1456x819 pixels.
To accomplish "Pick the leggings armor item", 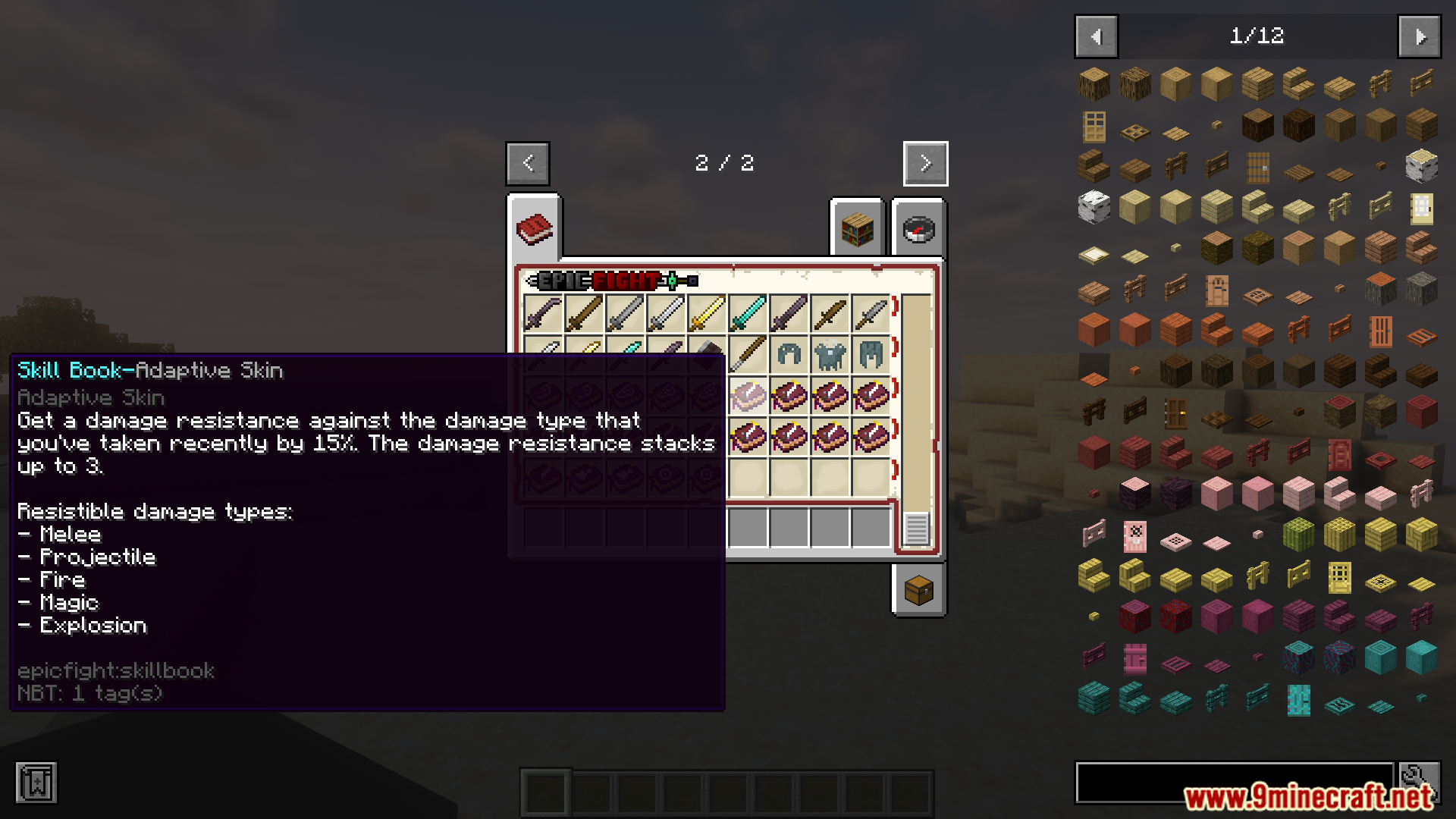I will click(871, 354).
